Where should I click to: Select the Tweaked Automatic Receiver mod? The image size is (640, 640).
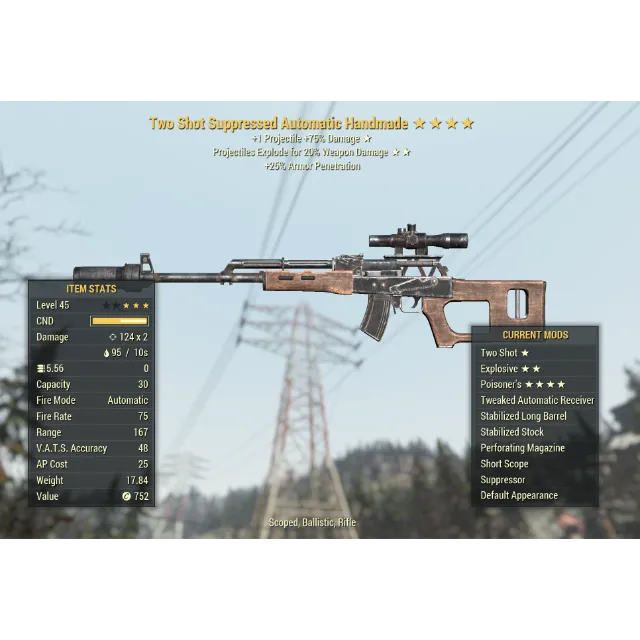click(x=537, y=401)
